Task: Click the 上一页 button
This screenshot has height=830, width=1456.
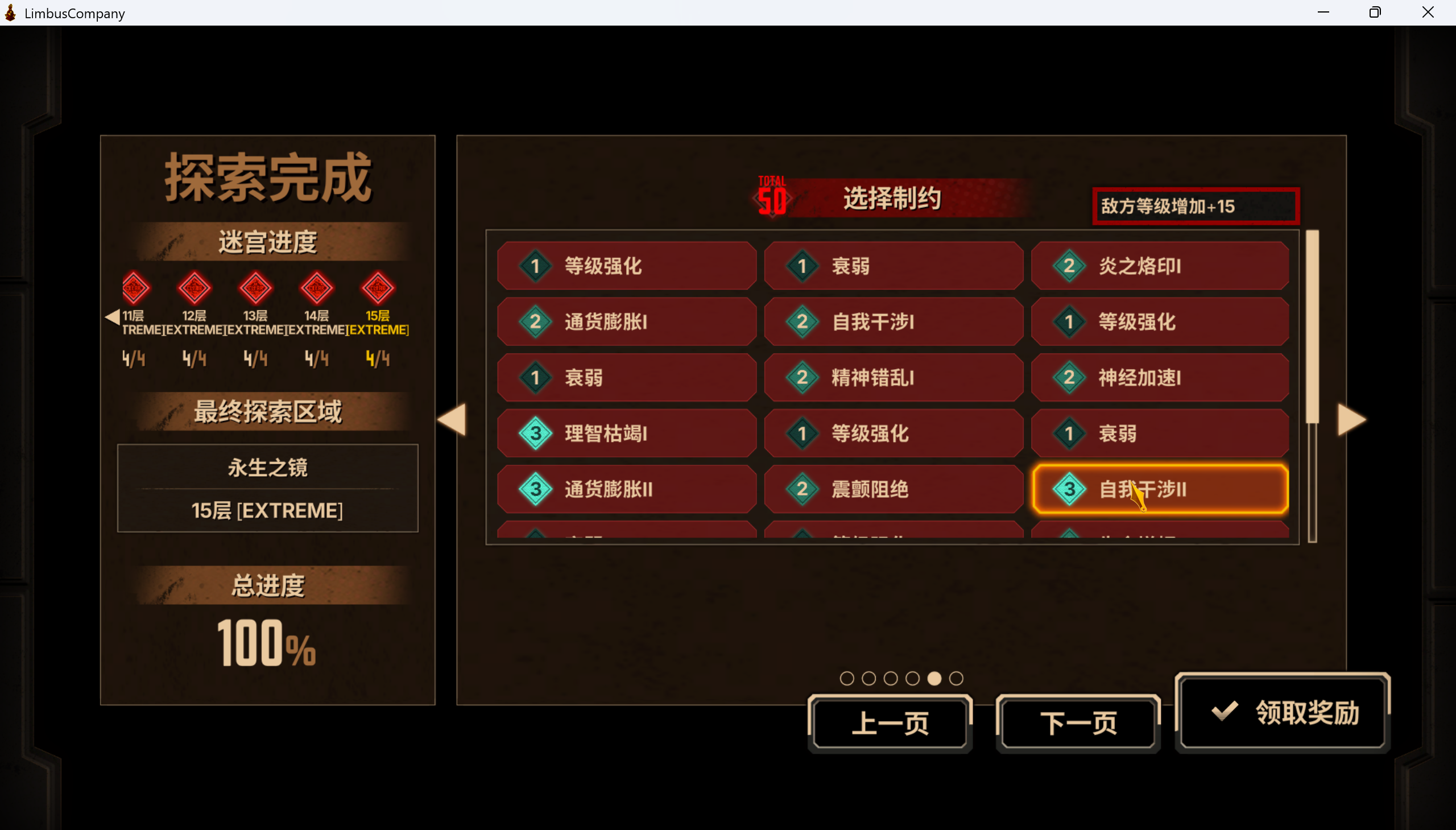Action: click(890, 722)
